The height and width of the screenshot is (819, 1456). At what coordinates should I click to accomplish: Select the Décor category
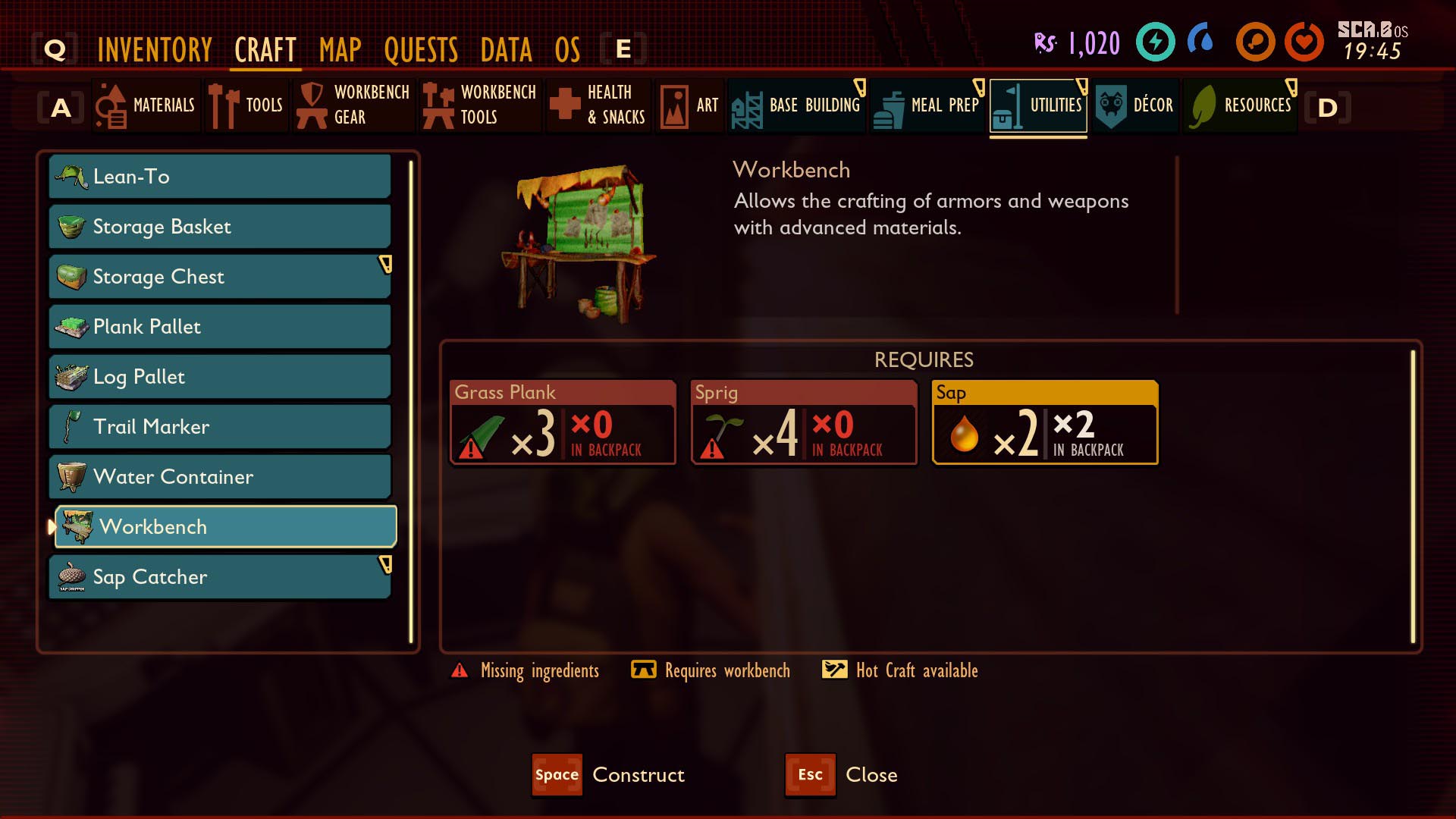pyautogui.click(x=1135, y=105)
